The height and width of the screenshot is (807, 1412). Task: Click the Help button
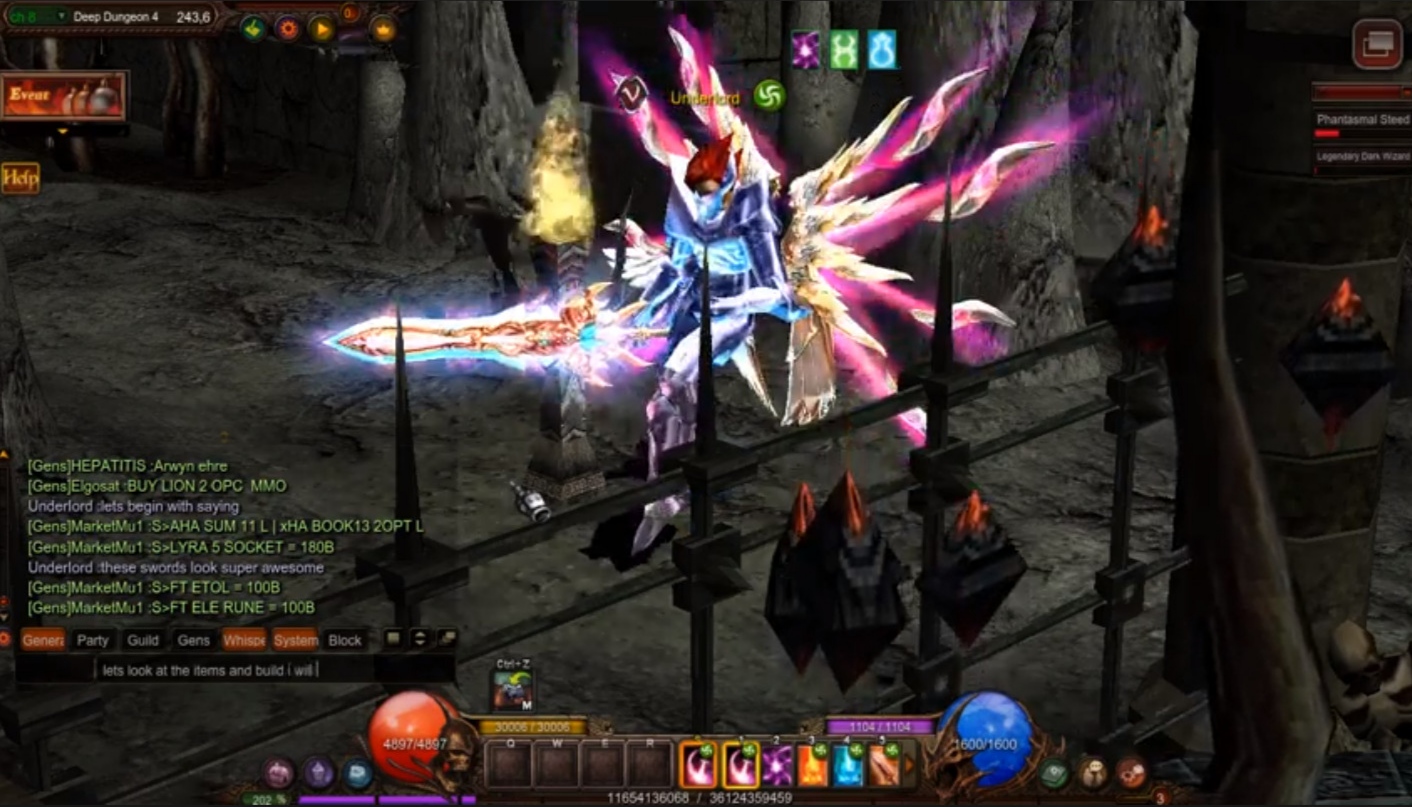point(20,178)
